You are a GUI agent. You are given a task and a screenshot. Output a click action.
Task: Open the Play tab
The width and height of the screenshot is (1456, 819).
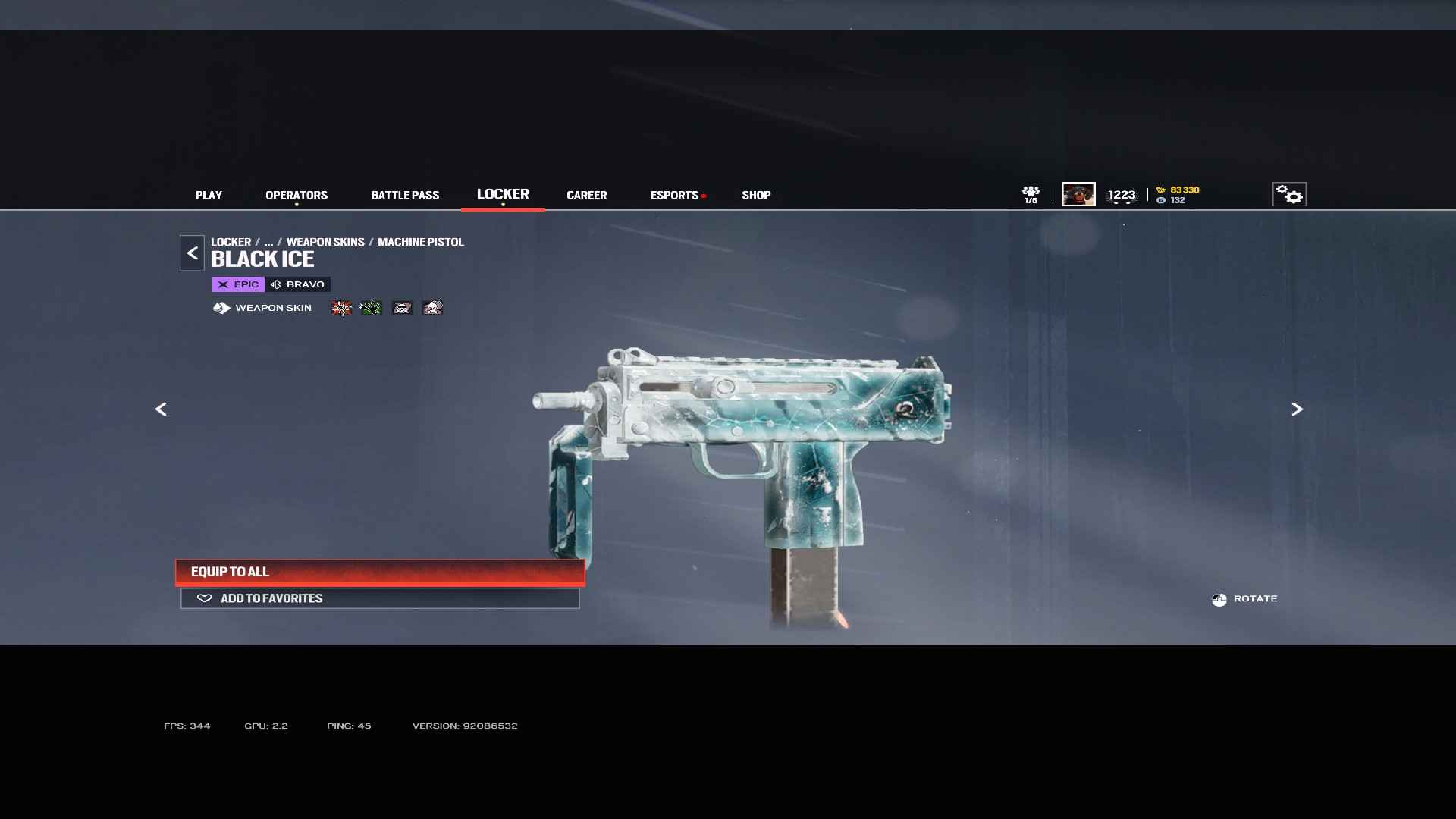tap(209, 195)
